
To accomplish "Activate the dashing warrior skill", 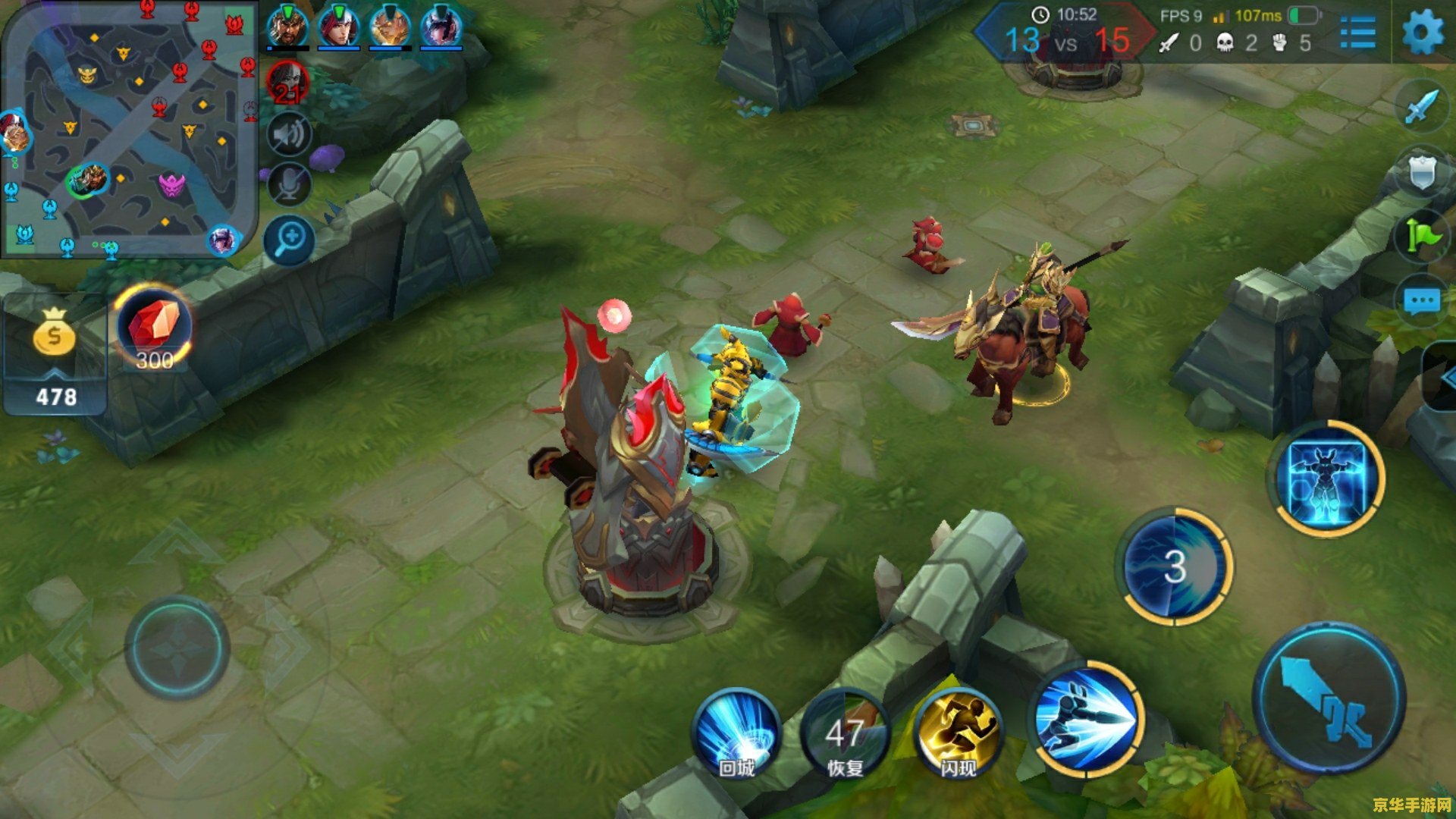I will (x=1087, y=718).
